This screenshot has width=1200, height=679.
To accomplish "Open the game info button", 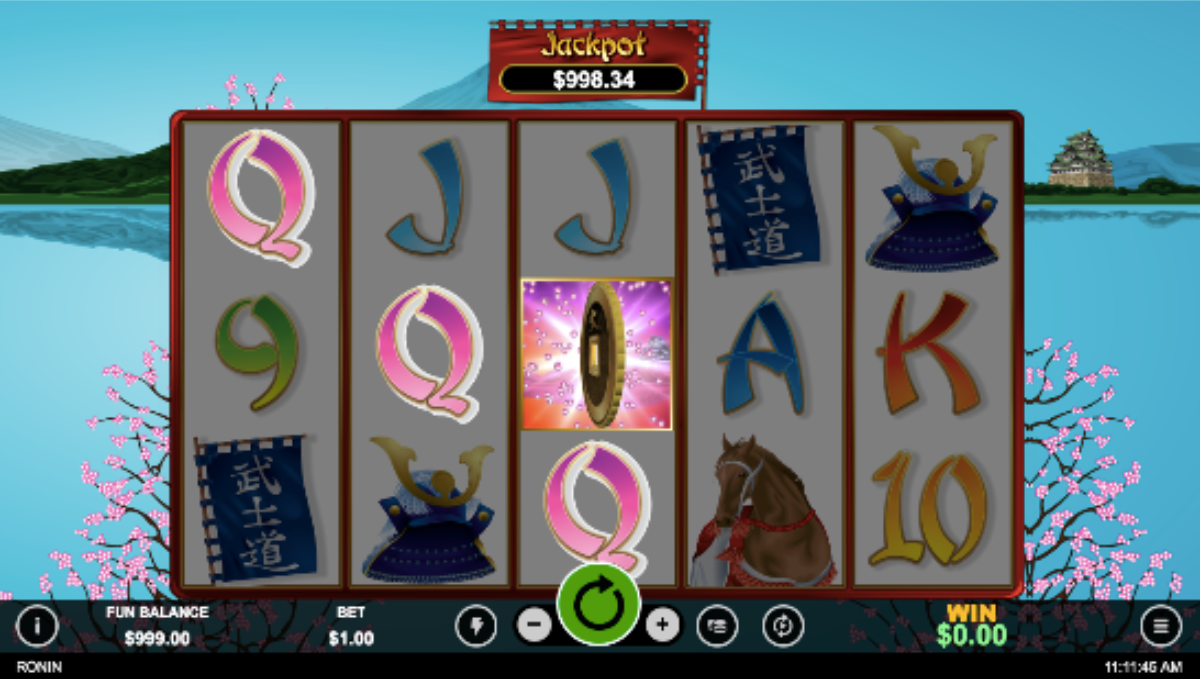I will (x=37, y=627).
